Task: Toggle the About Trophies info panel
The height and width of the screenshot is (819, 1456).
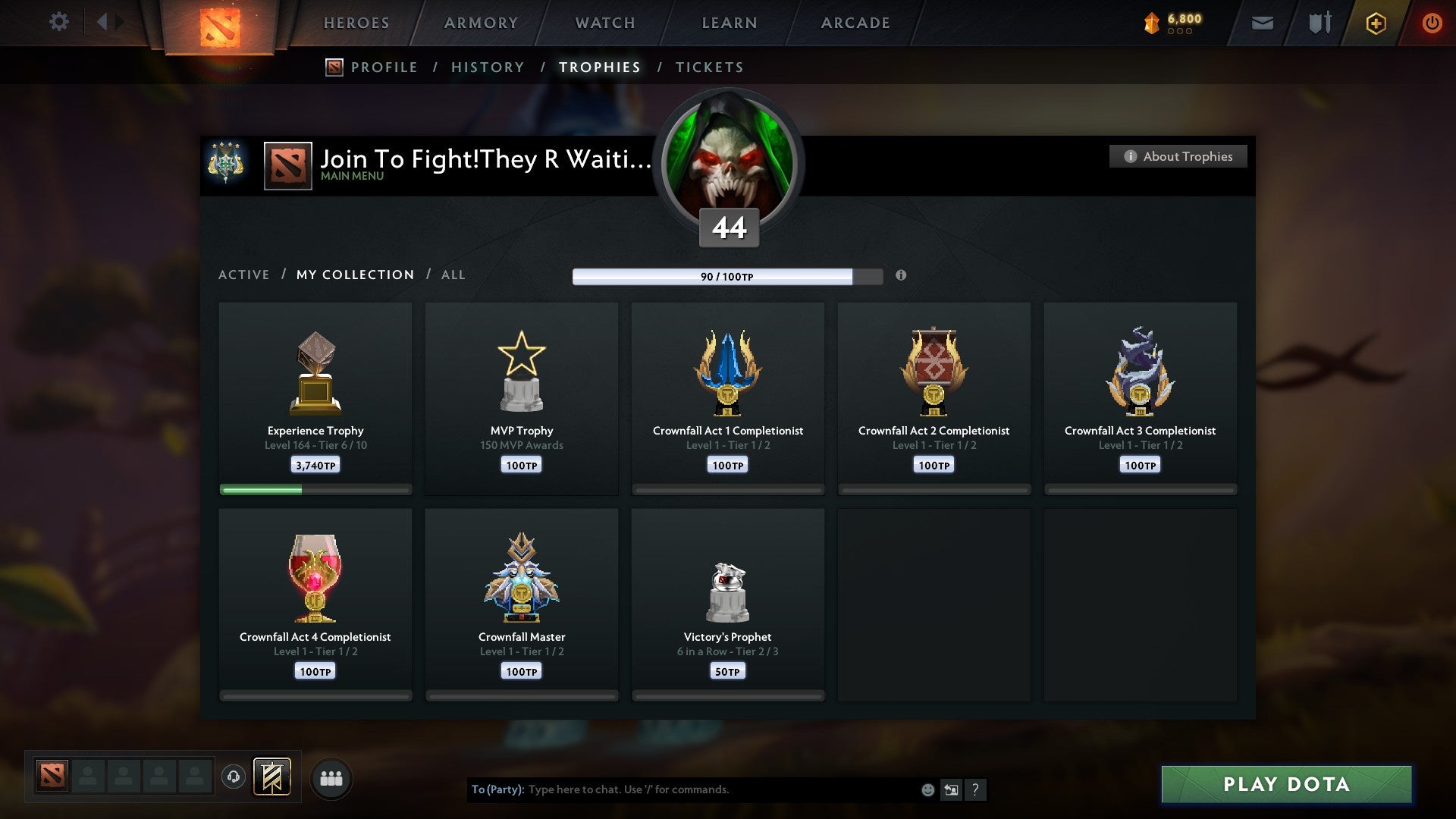Action: pyautogui.click(x=1178, y=156)
